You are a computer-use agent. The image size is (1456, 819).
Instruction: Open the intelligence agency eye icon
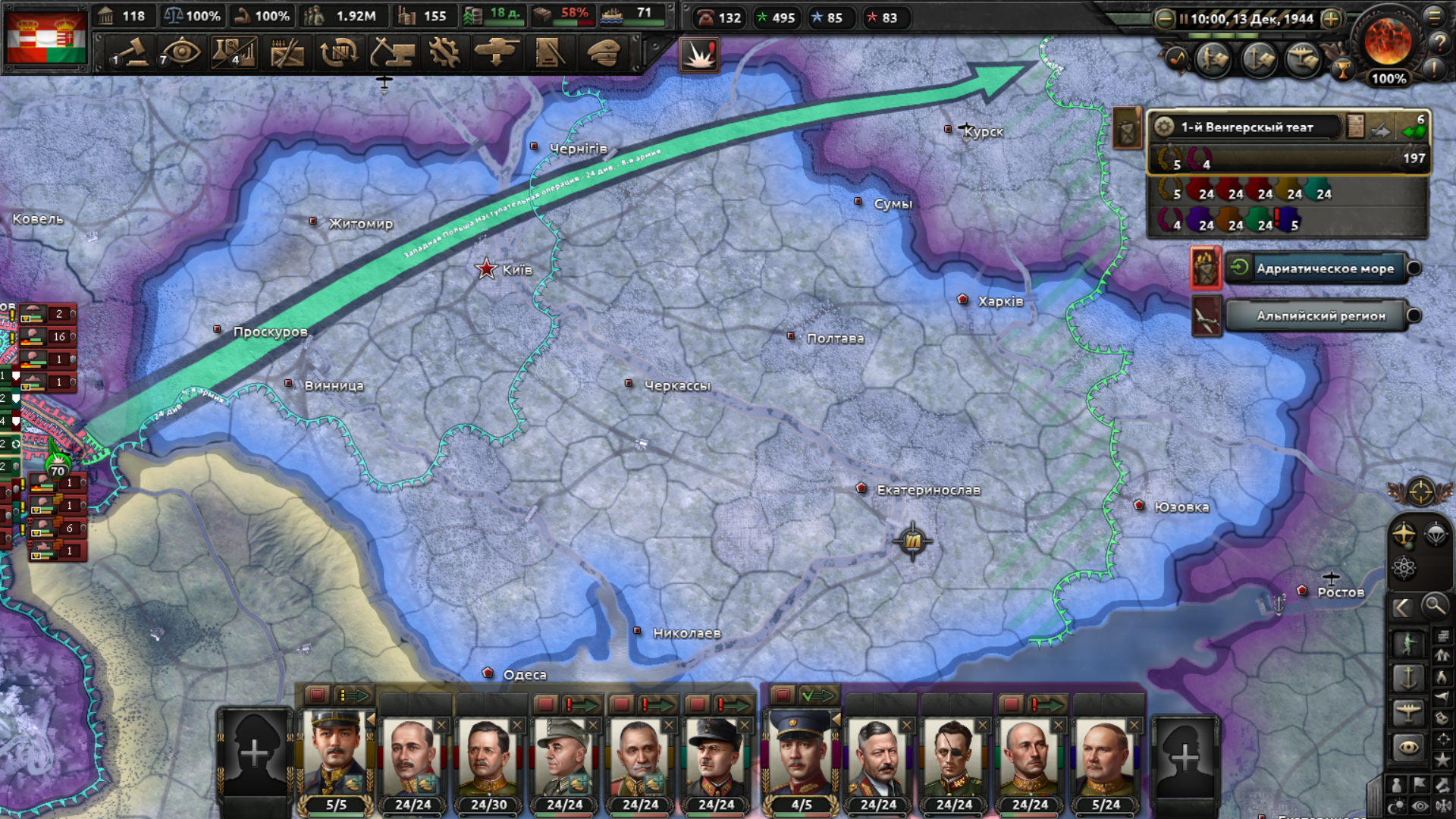180,53
